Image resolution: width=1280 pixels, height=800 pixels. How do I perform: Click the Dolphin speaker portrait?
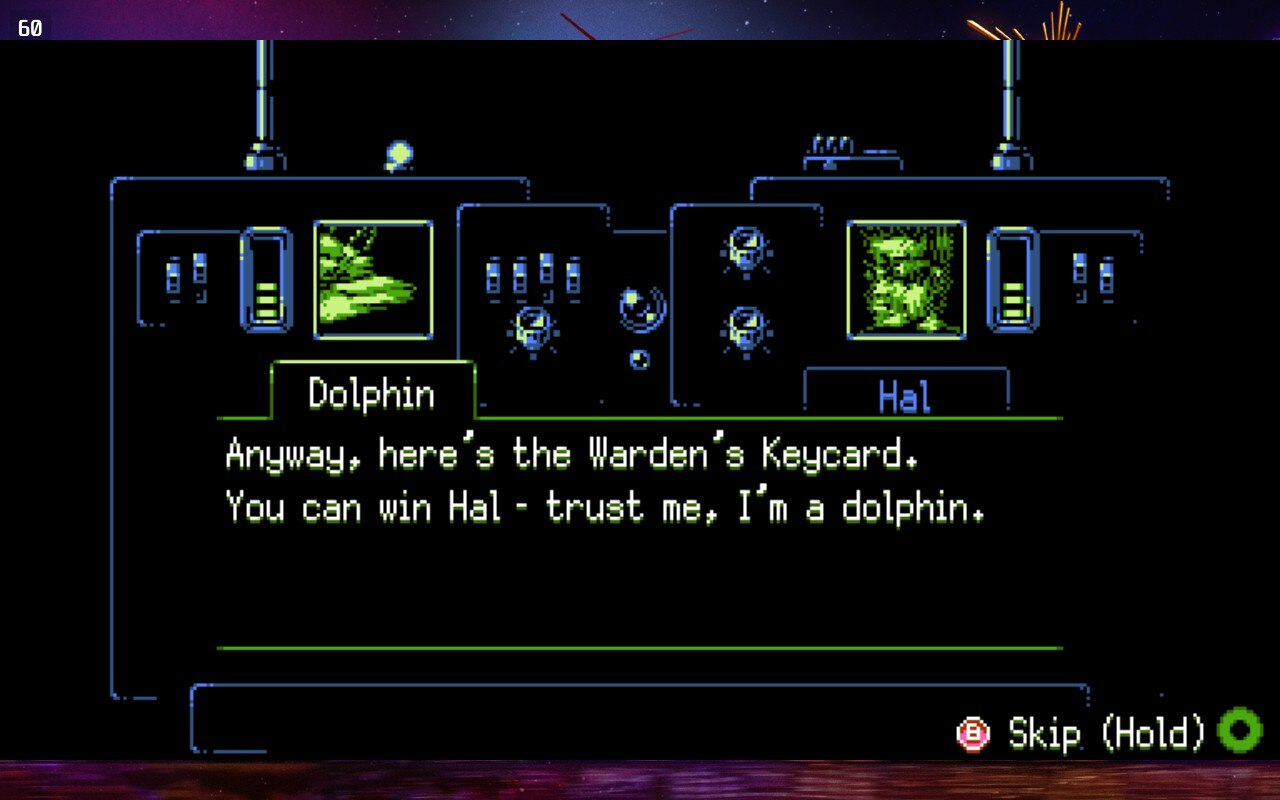373,280
